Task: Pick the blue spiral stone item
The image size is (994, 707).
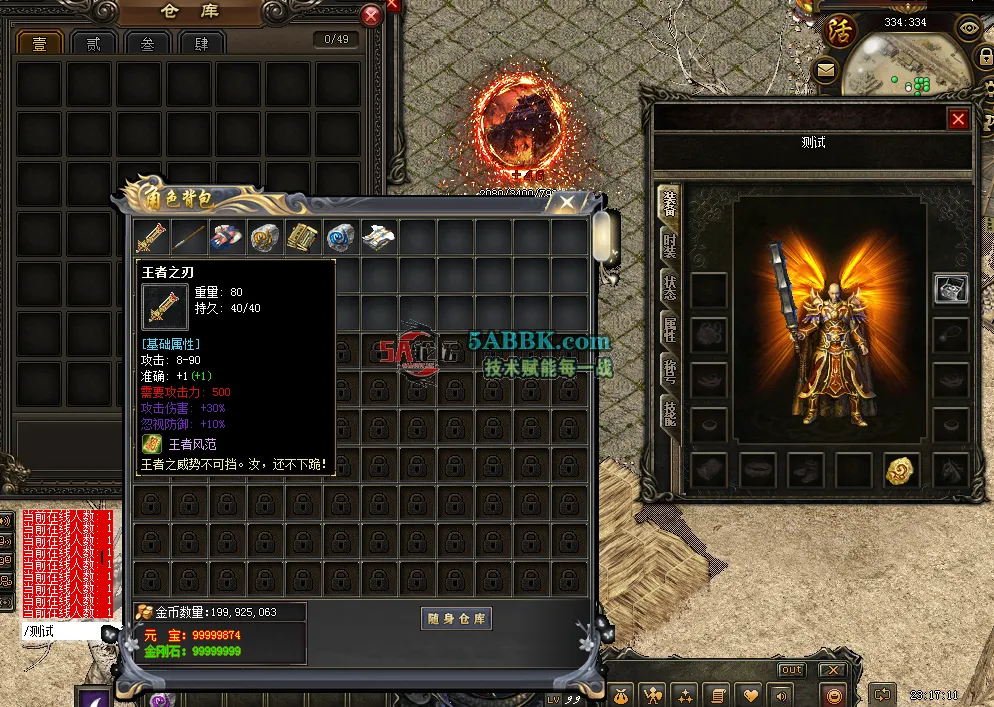Action: click(341, 237)
